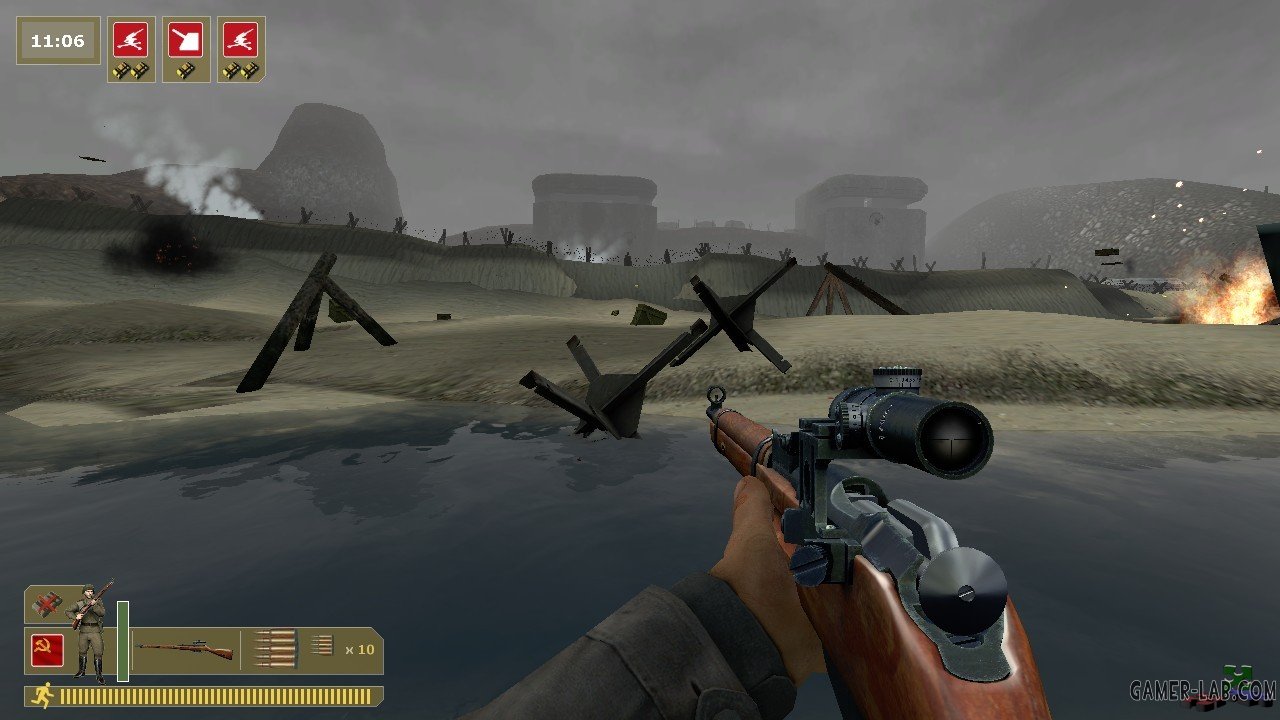
Task: Click the Soviet hammer and sickle flag
Action: tap(47, 651)
